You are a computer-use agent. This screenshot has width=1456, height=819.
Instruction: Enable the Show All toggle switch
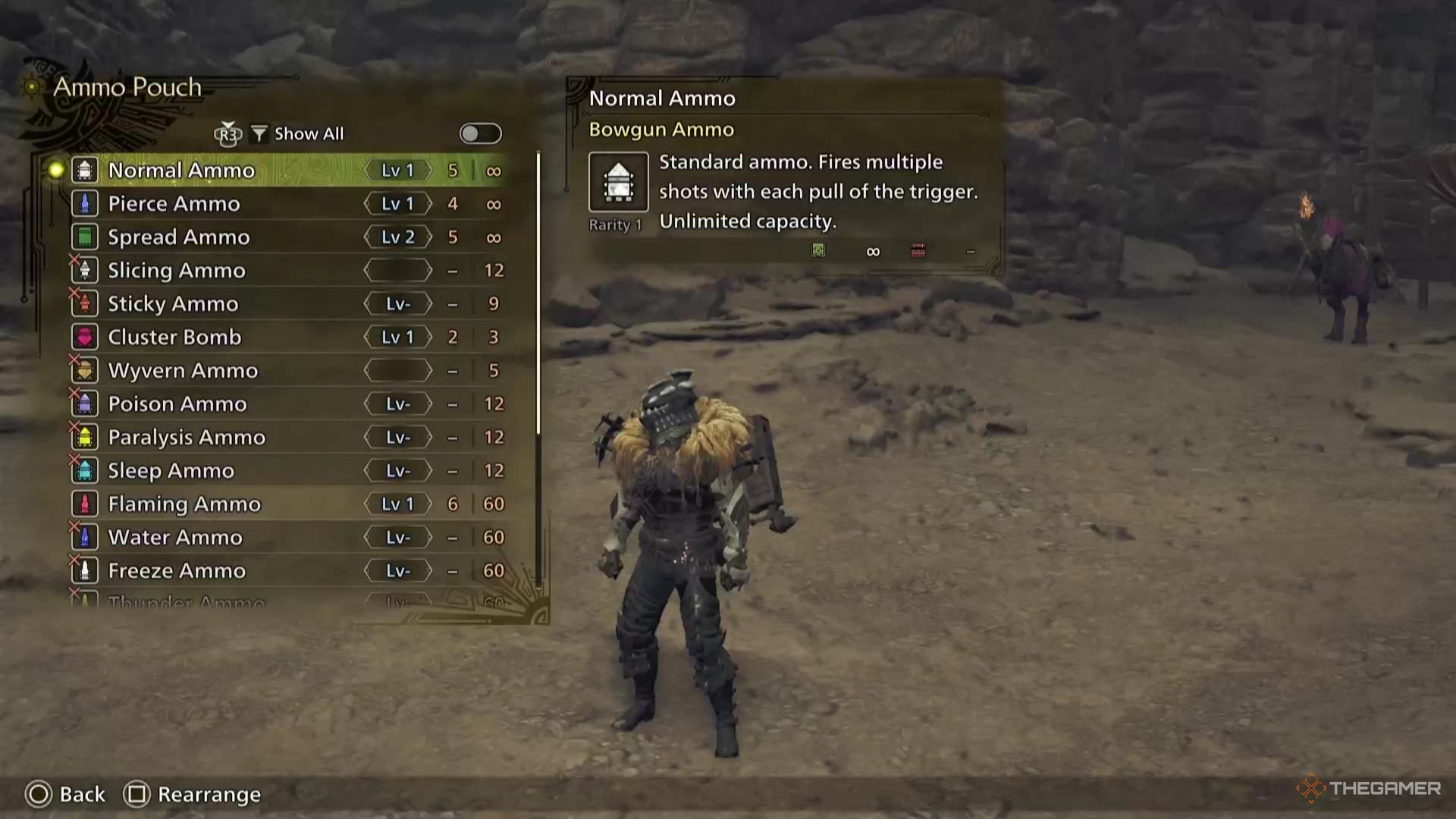point(479,133)
